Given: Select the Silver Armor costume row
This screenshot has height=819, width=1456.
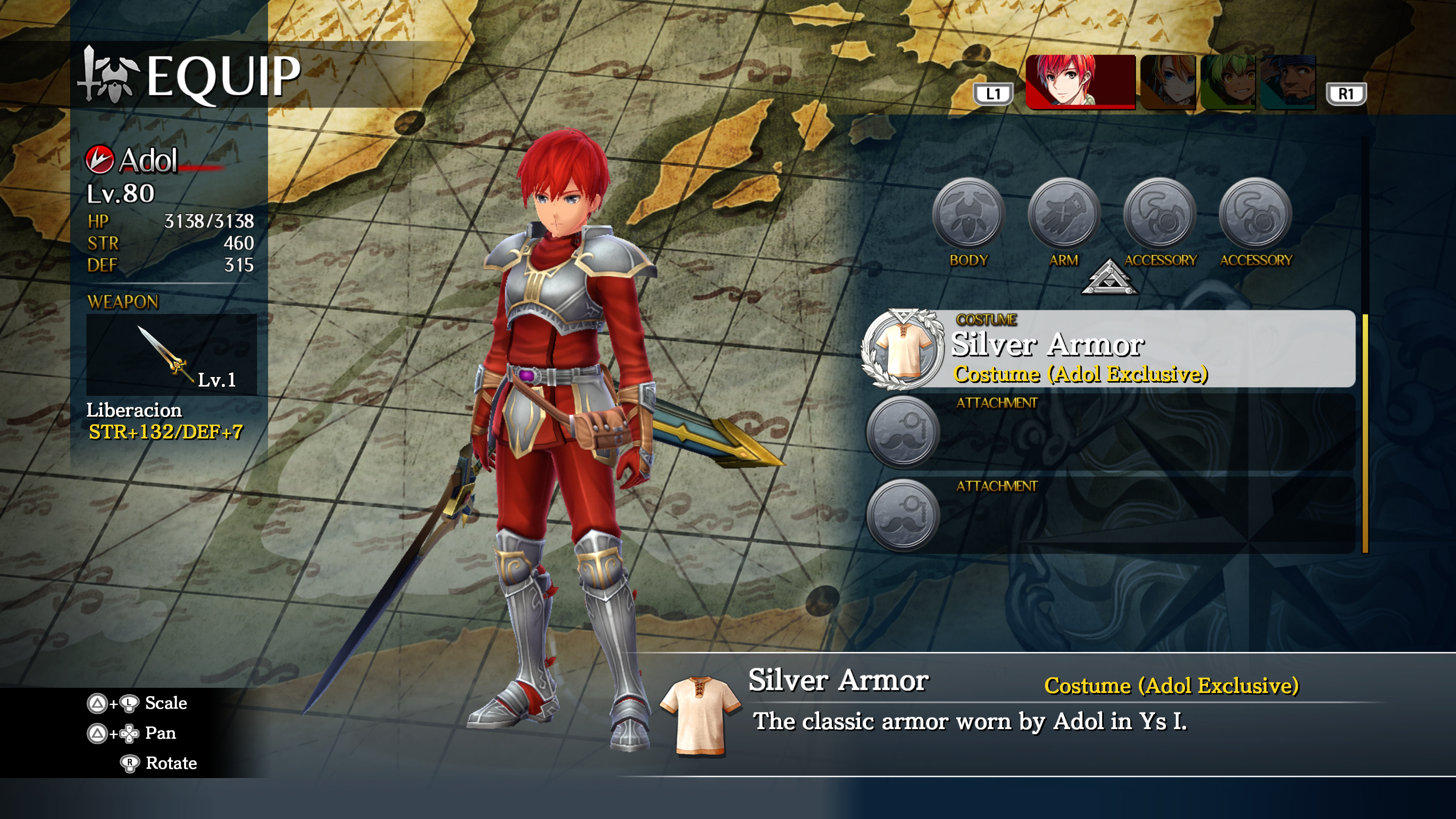Looking at the screenshot, I should pyautogui.click(x=1108, y=349).
